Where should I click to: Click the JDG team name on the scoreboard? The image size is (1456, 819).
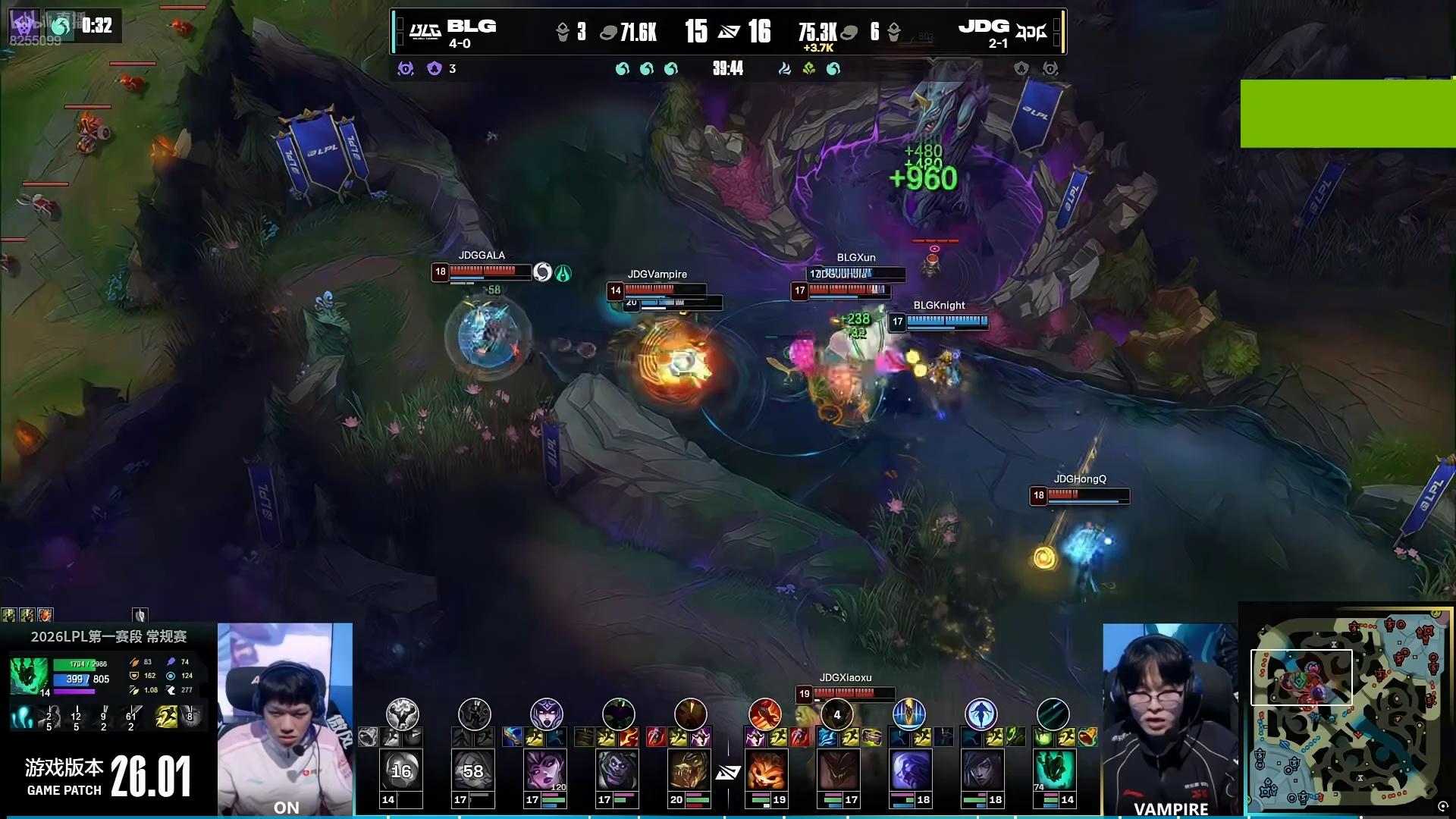pos(984,27)
